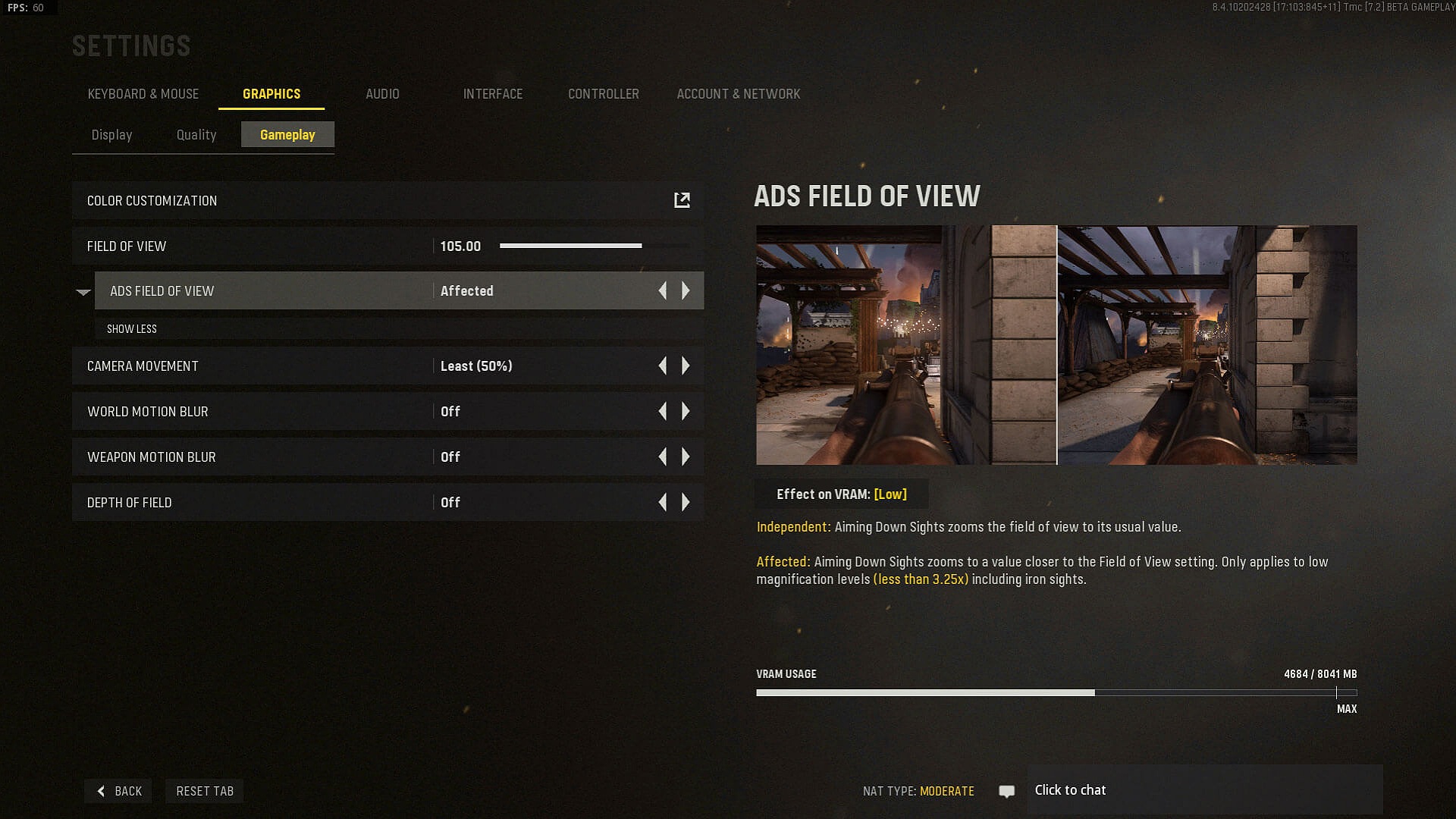Image resolution: width=1456 pixels, height=819 pixels.
Task: Open the Keyboard & Mouse settings tab
Action: (143, 94)
